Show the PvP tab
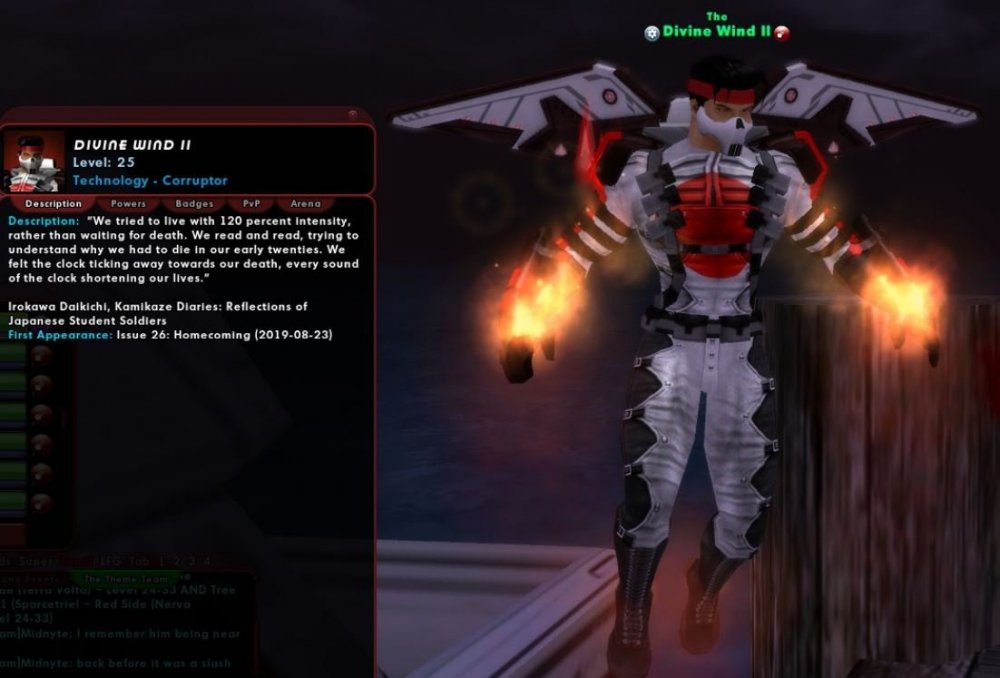1000x678 pixels. click(x=251, y=204)
